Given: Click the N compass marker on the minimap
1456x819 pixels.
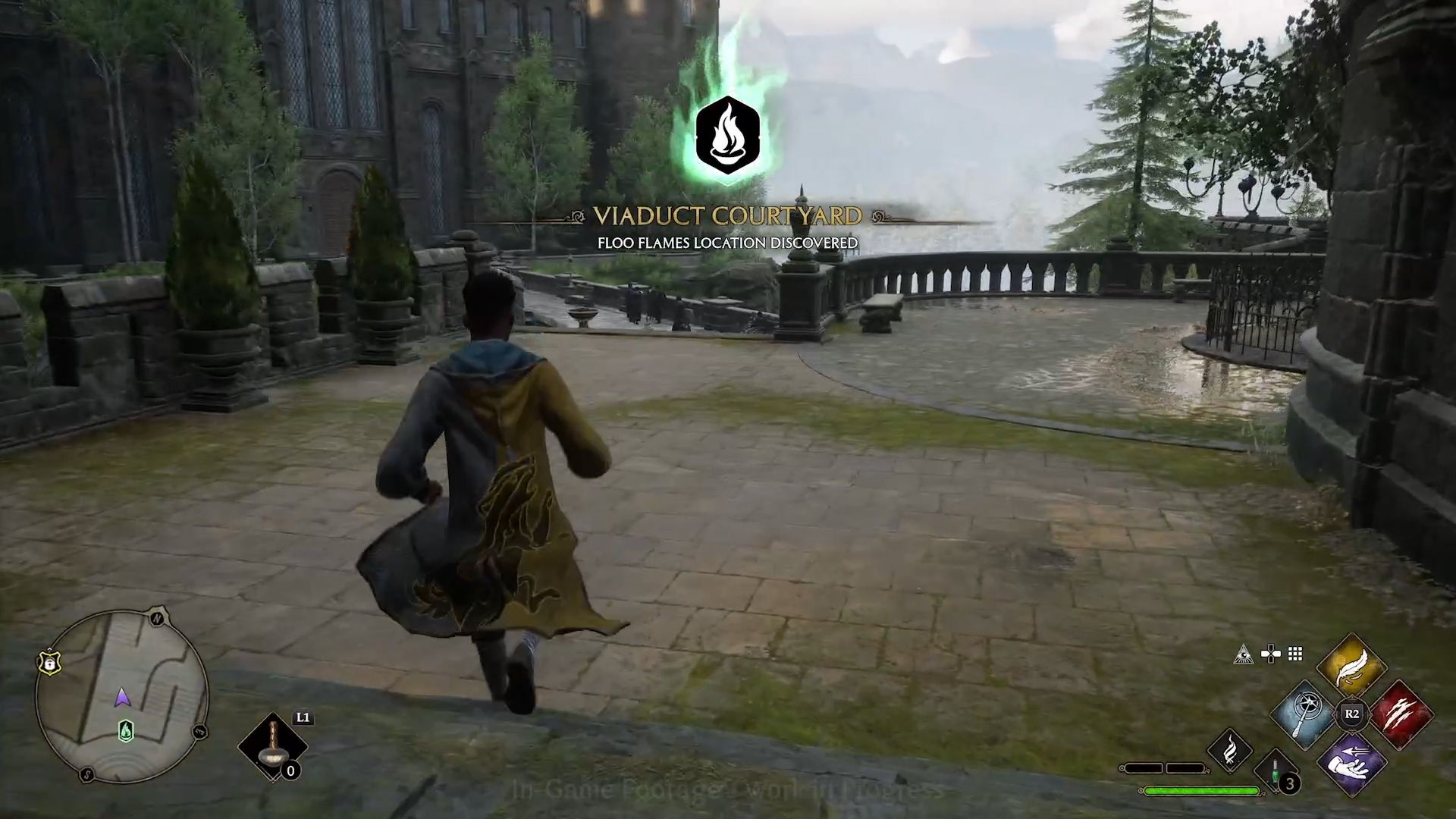Looking at the screenshot, I should coord(157,618).
